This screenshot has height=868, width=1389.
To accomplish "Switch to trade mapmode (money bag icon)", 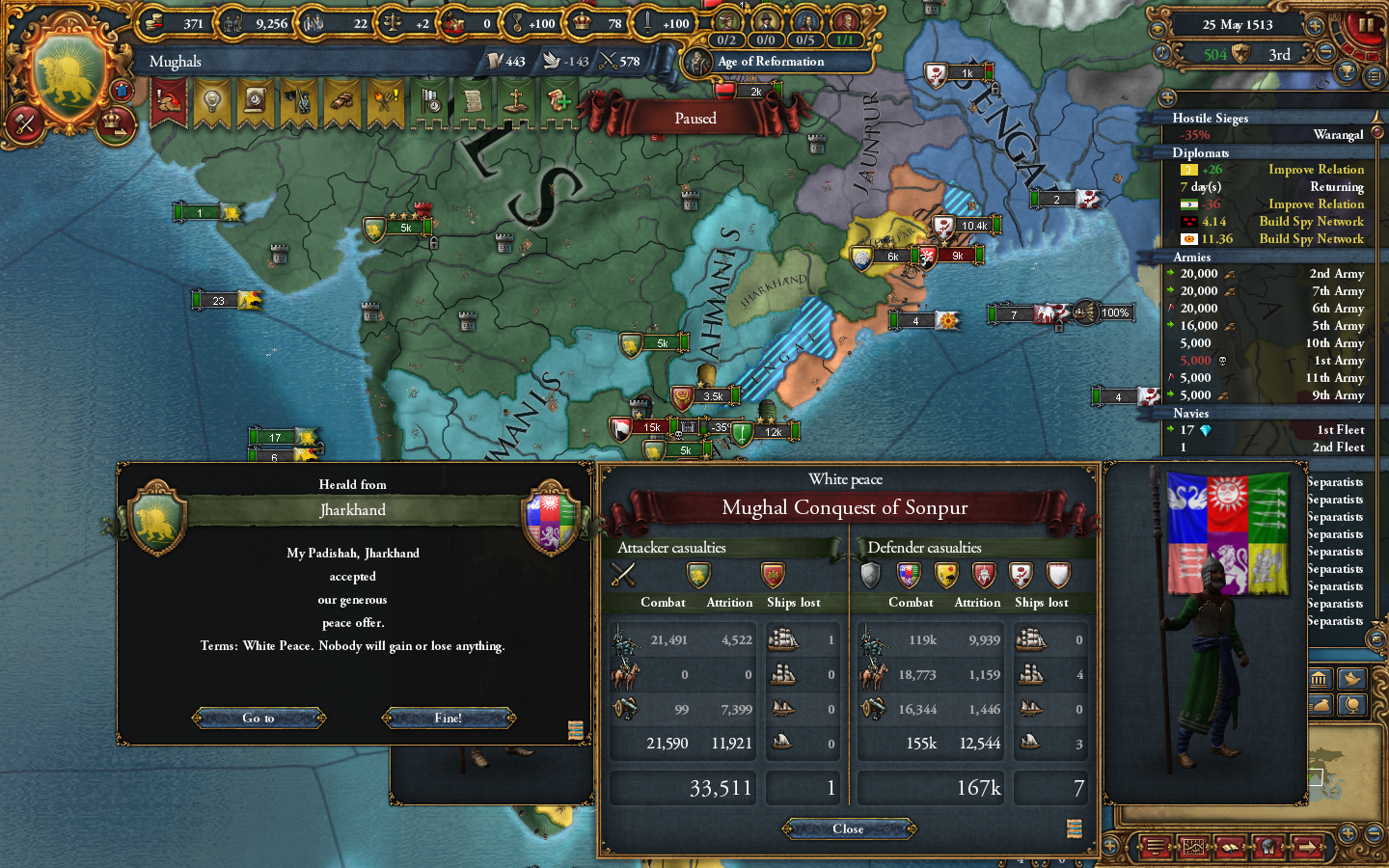I will pos(1321,706).
